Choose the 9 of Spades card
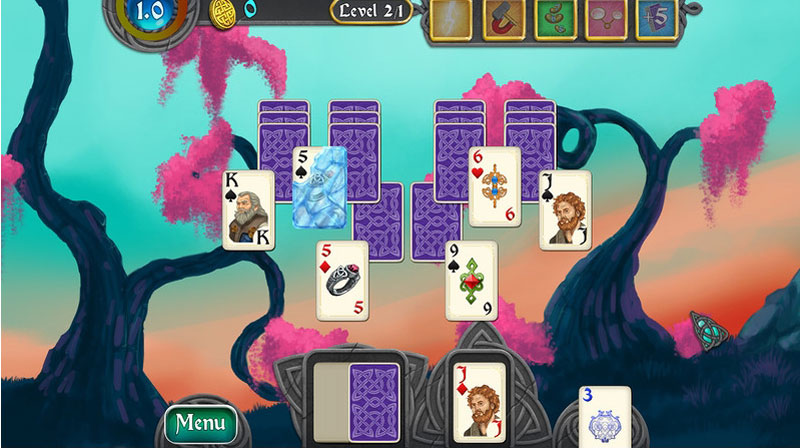 point(470,279)
